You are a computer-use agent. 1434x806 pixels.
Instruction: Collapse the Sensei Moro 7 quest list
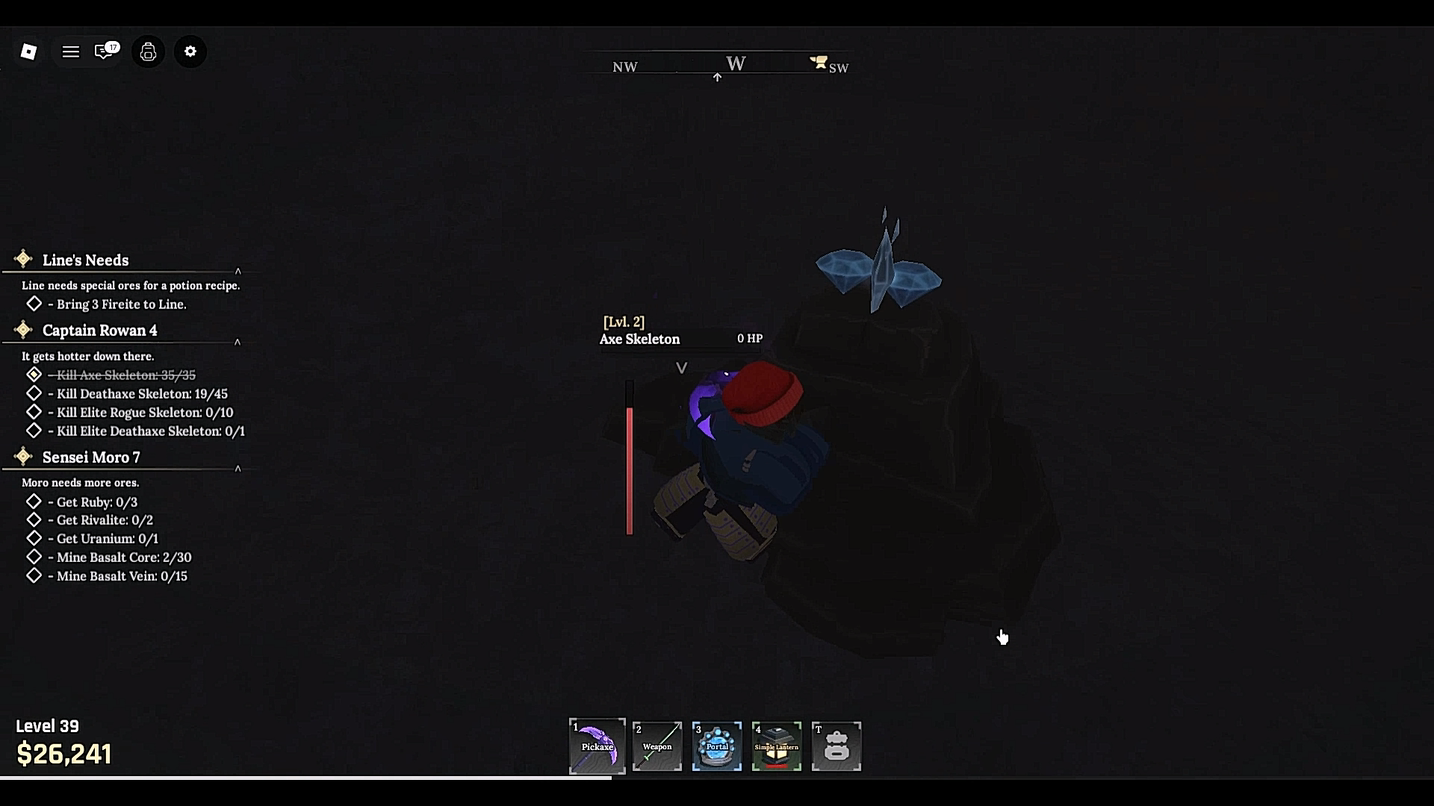pos(237,469)
